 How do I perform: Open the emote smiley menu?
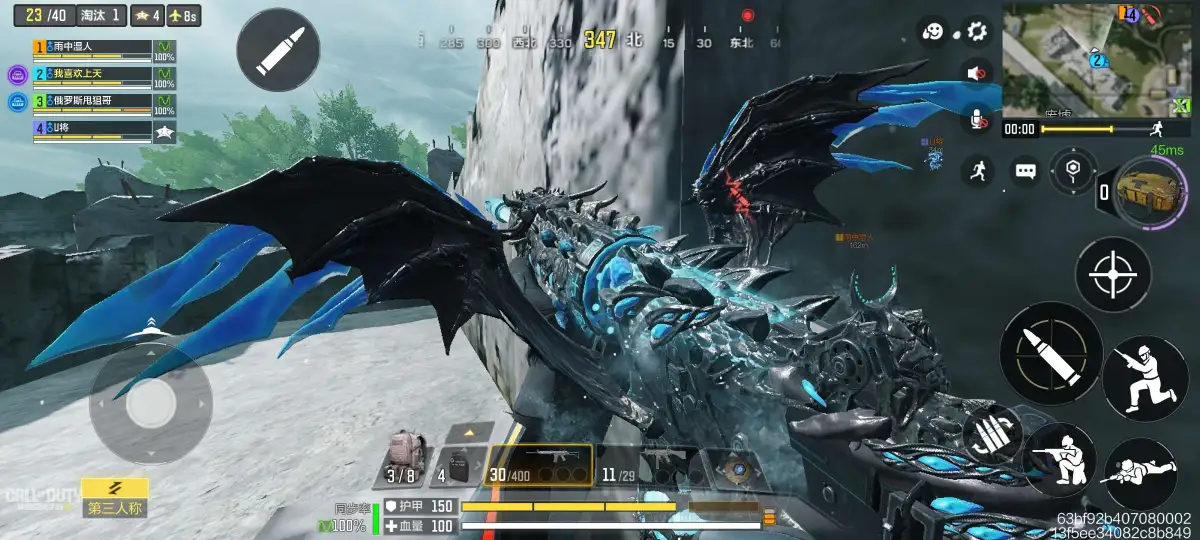(932, 31)
